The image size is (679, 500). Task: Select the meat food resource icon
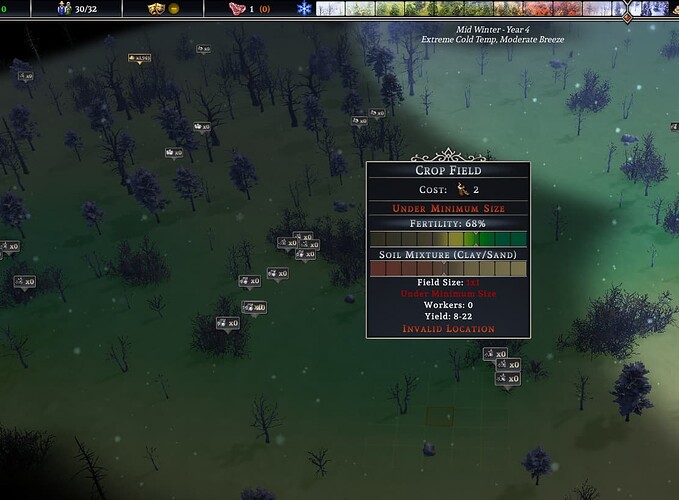(x=236, y=9)
